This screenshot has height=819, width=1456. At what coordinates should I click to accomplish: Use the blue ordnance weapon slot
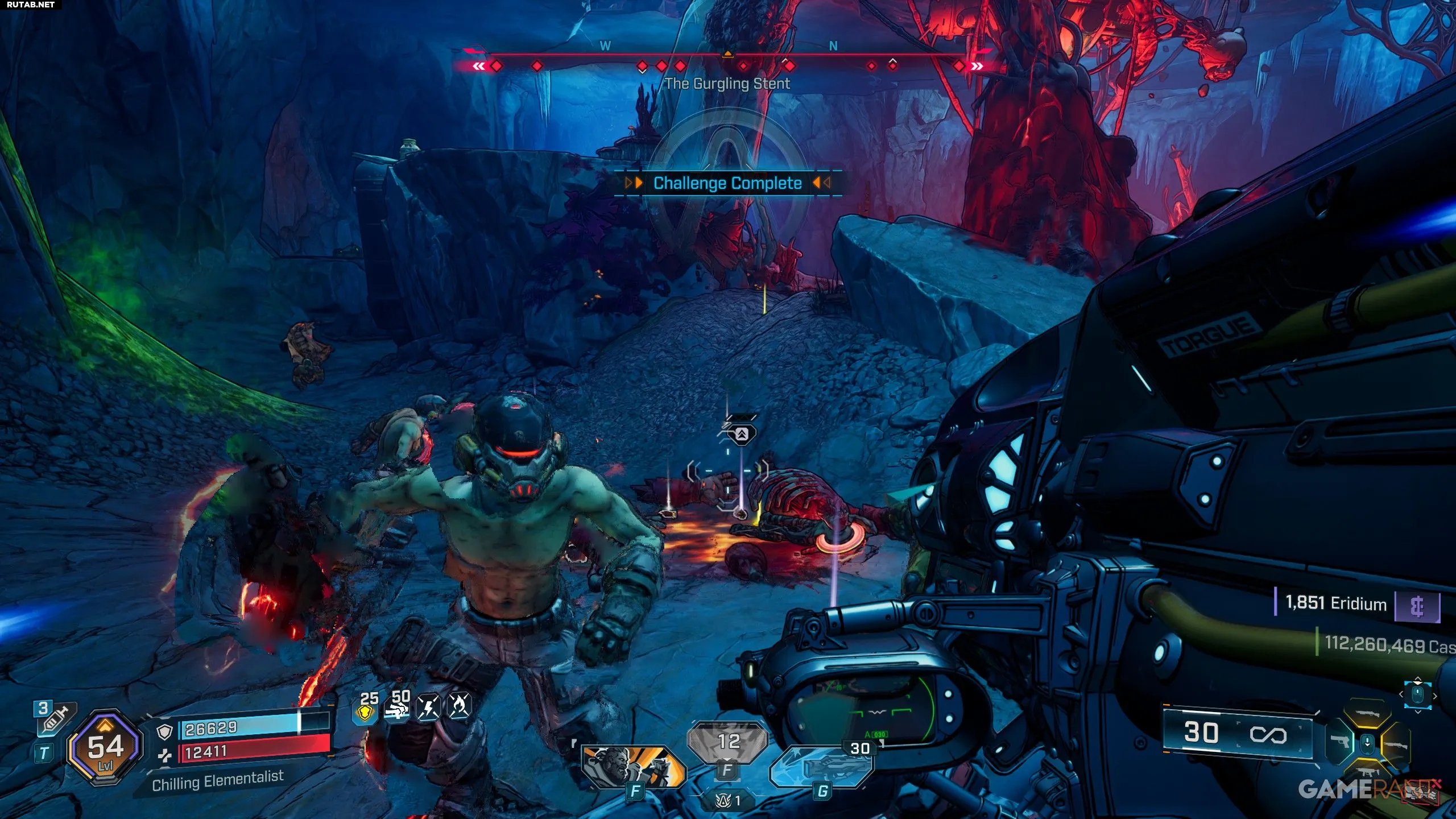click(822, 767)
